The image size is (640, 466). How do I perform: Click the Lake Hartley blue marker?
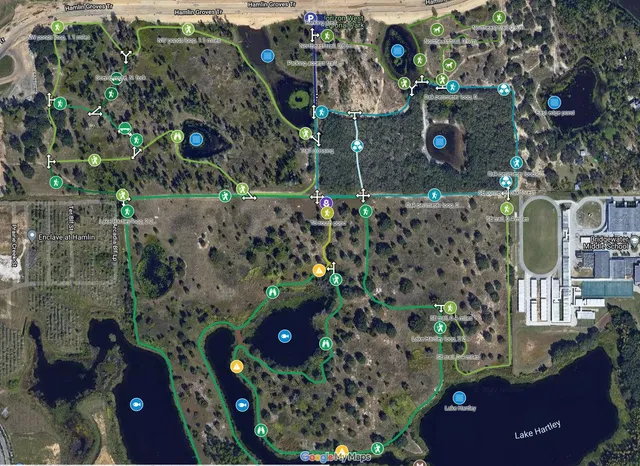[x=459, y=397]
